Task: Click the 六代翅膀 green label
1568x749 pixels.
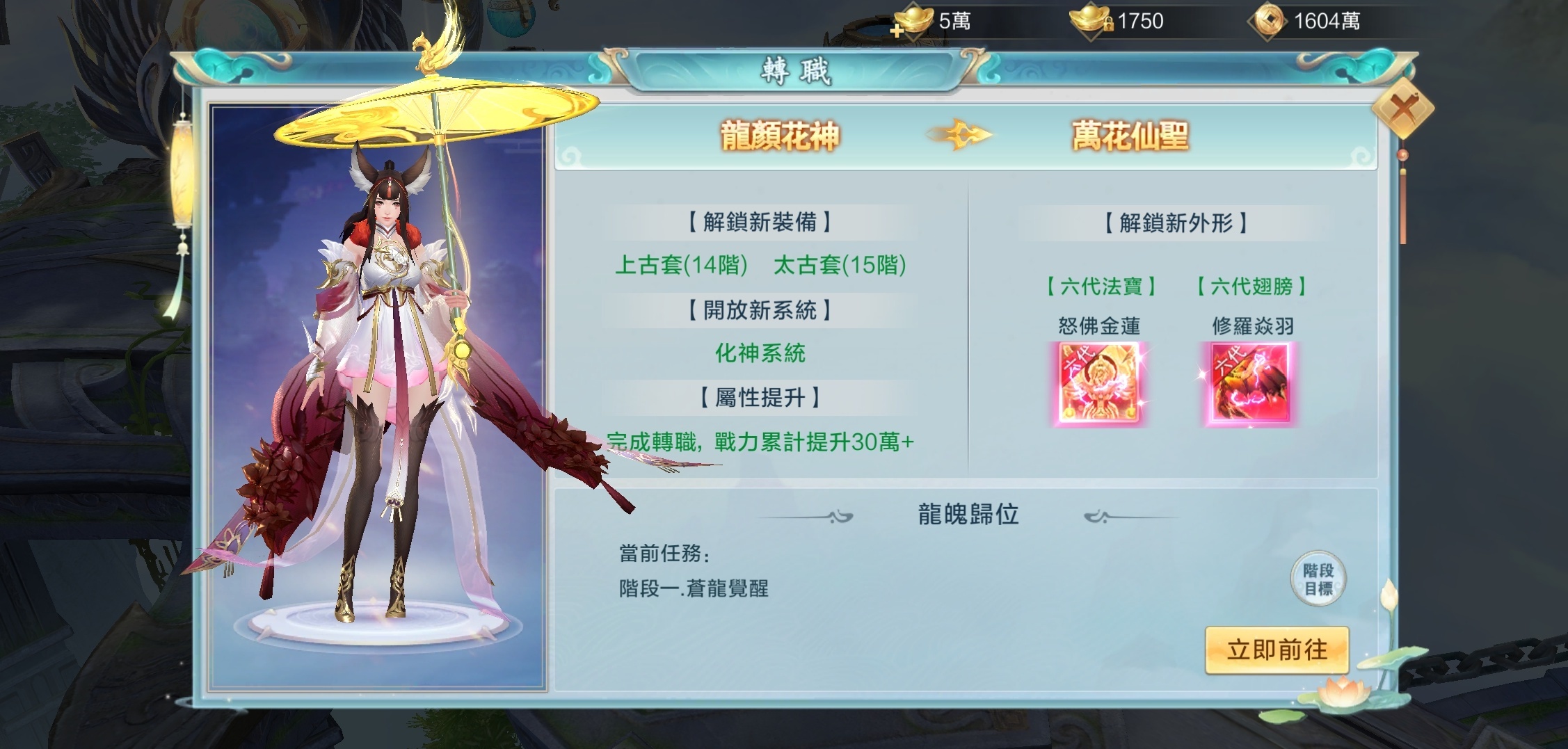Action: 1250,285
